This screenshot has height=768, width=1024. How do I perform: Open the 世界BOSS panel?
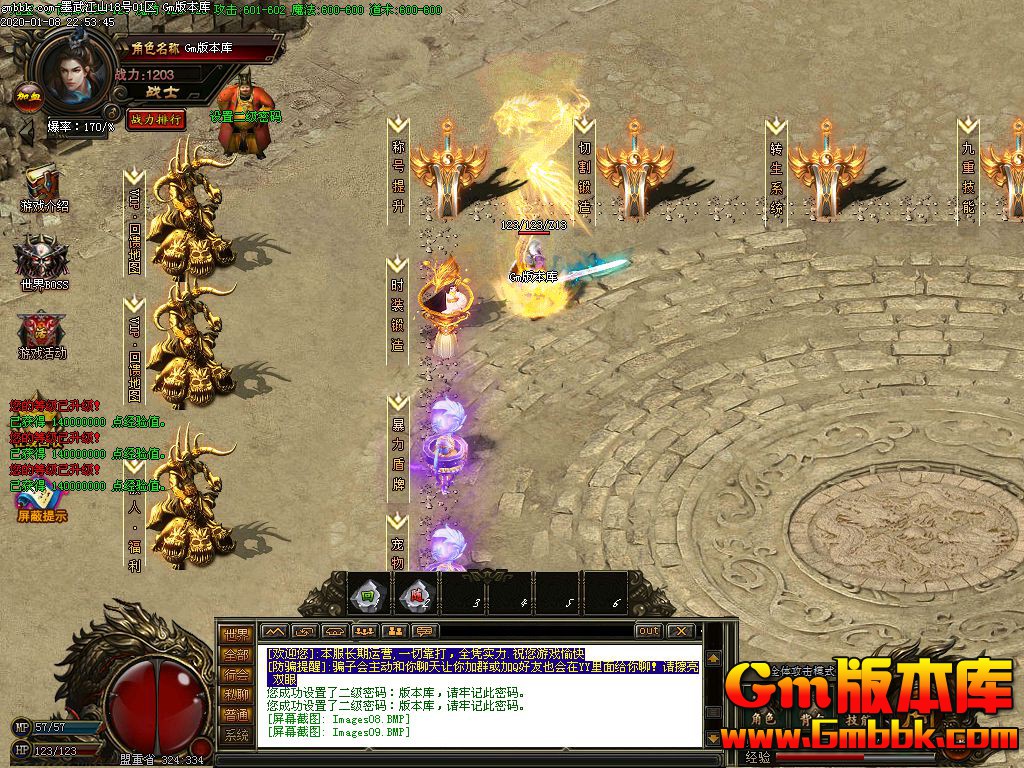point(42,262)
